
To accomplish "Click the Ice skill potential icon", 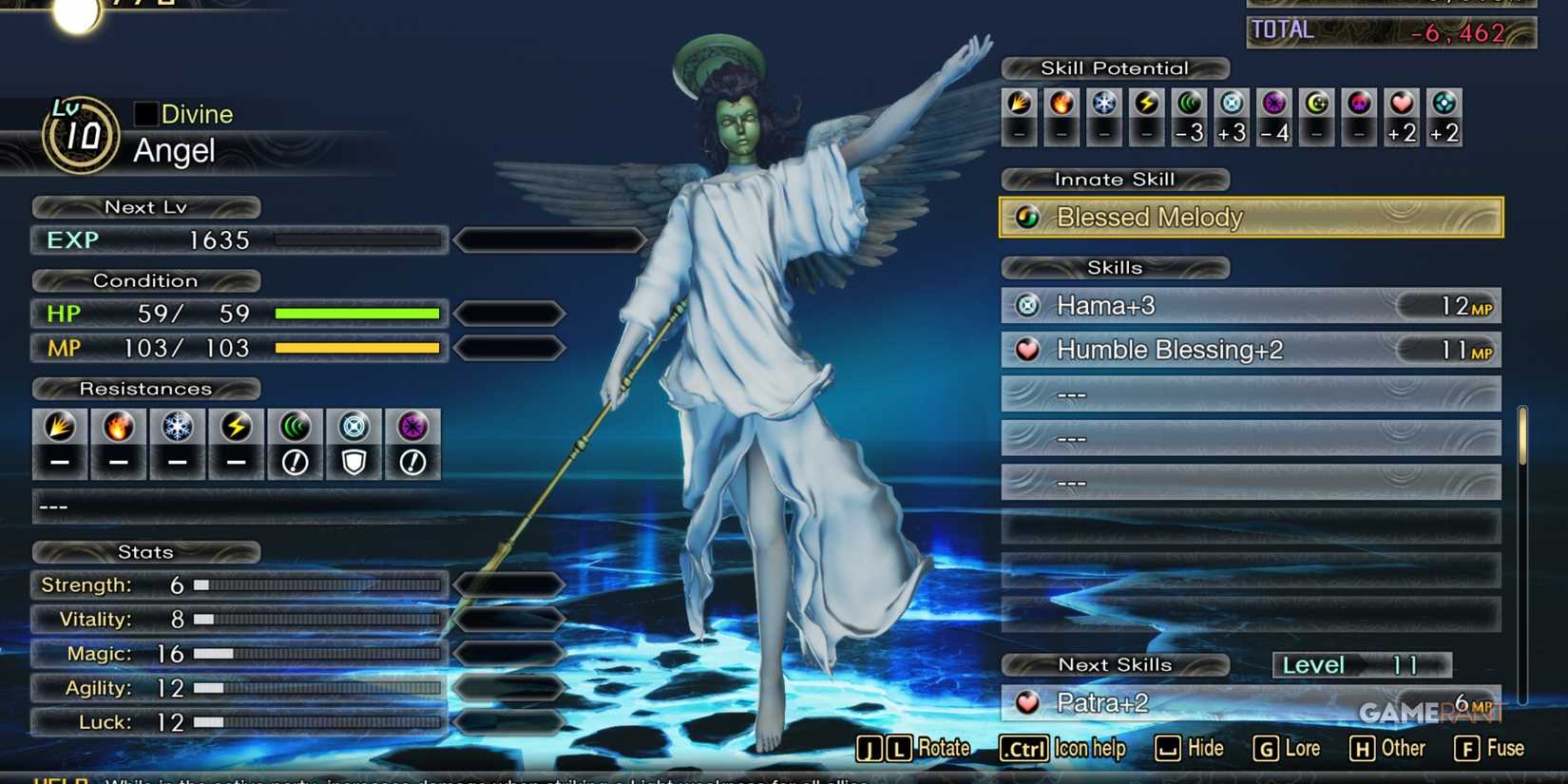I will (x=1102, y=106).
